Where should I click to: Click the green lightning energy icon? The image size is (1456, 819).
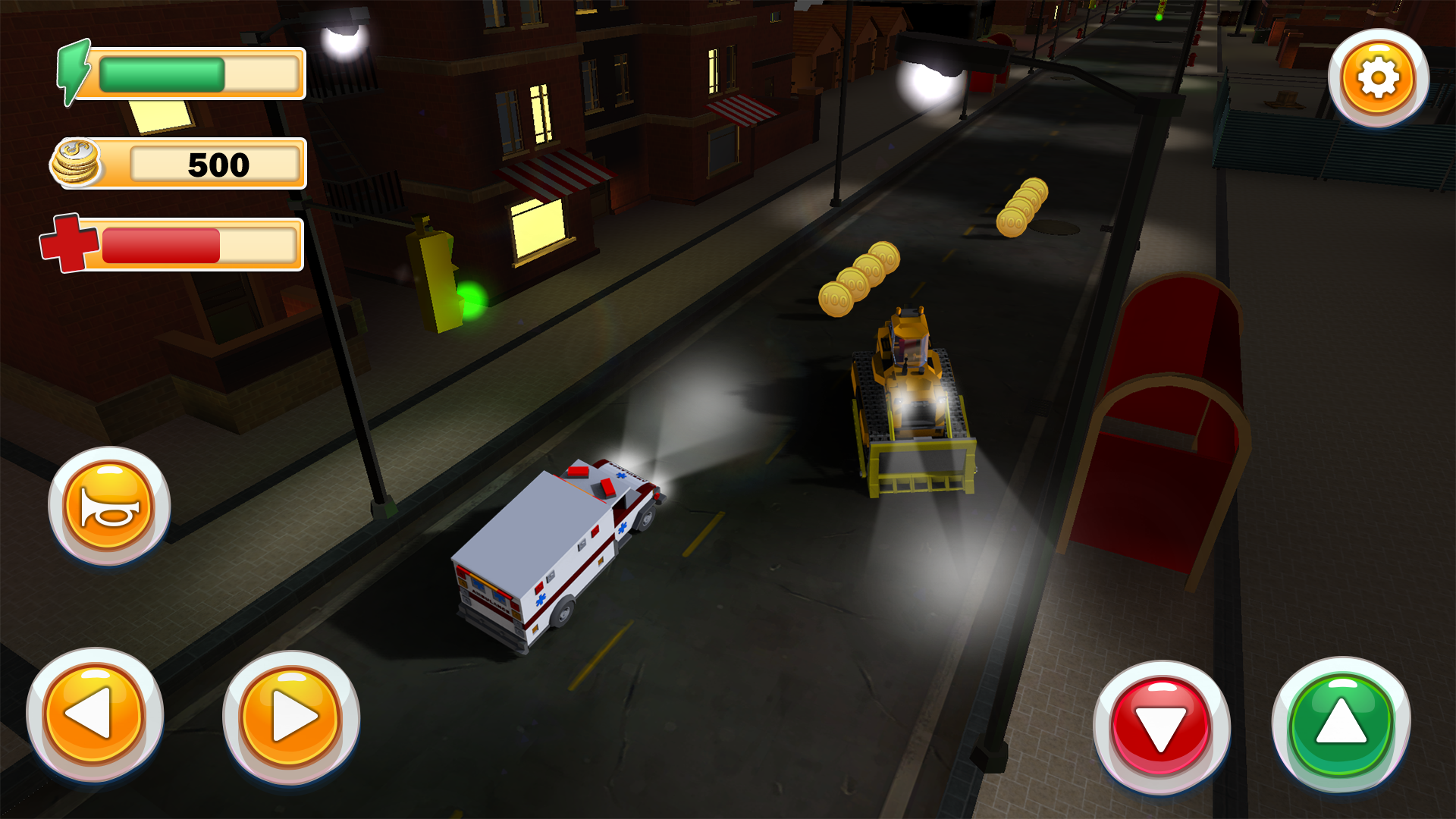74,72
